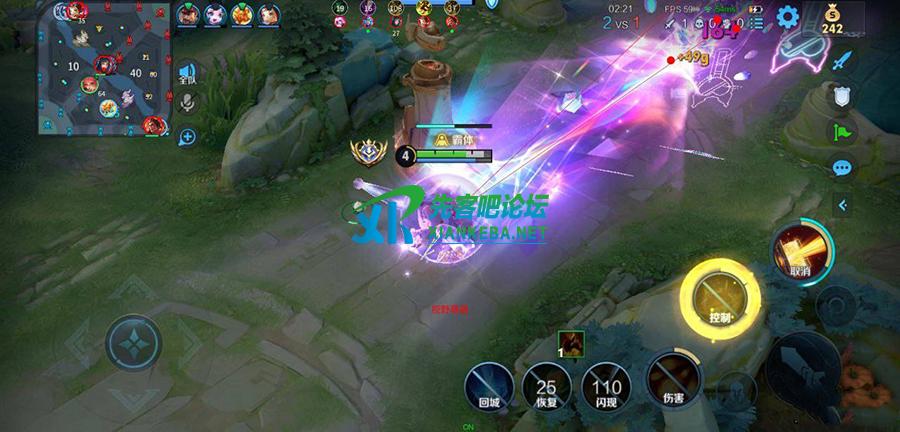This screenshot has height=432, width=900.
Task: Open the minimap
Action: coord(100,68)
